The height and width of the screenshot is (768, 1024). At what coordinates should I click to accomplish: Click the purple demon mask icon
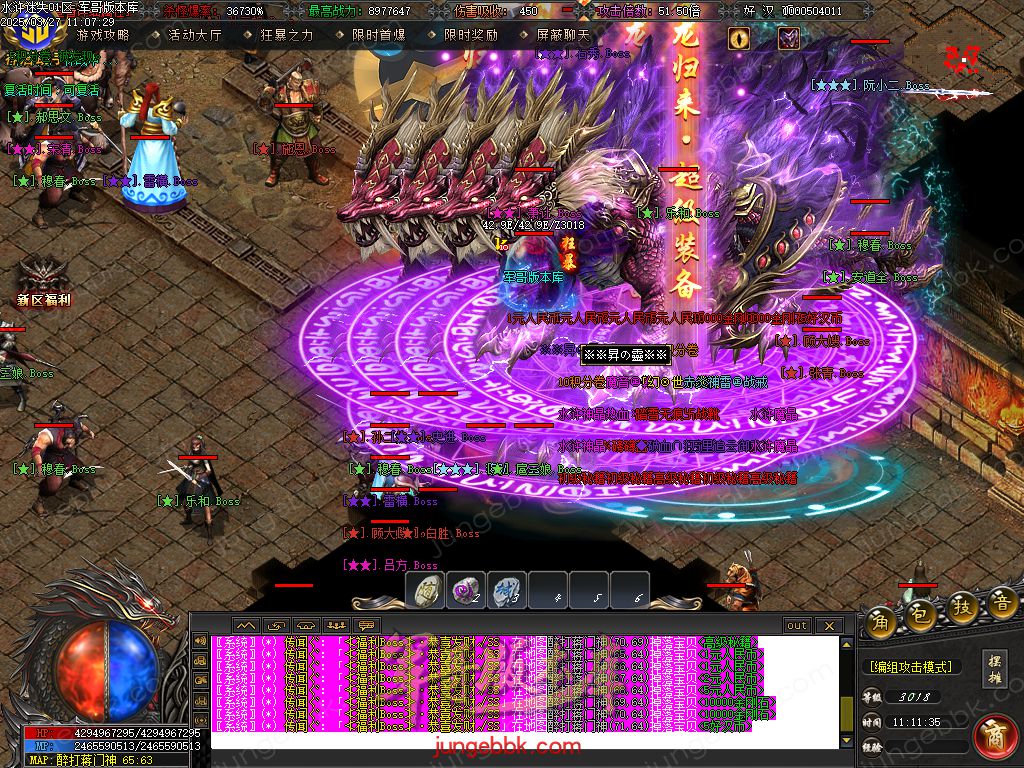[789, 38]
